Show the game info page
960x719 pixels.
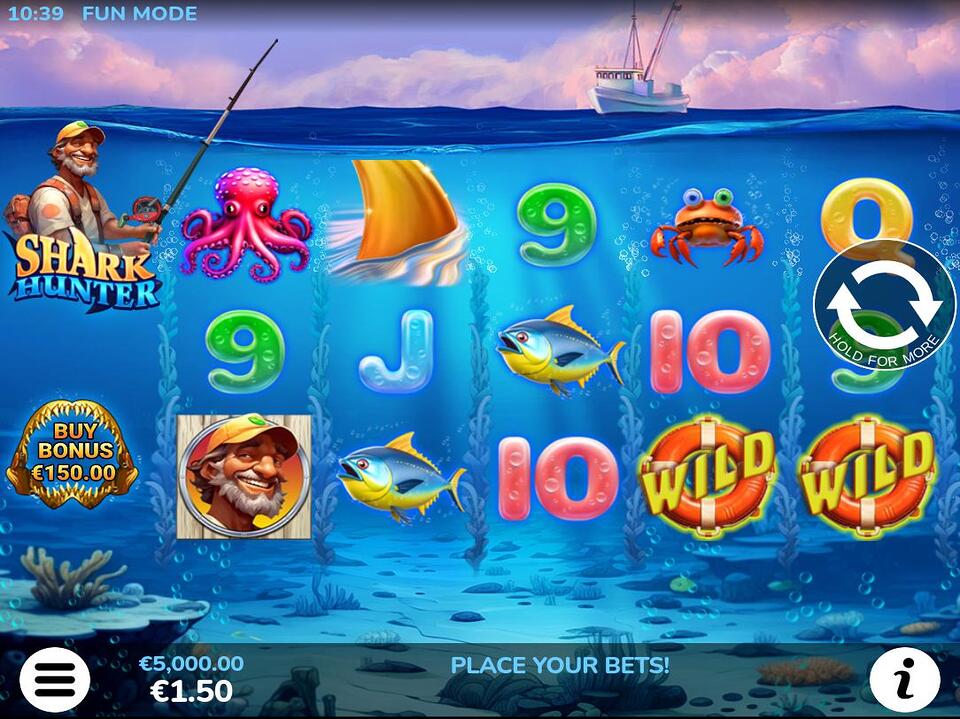(904, 679)
